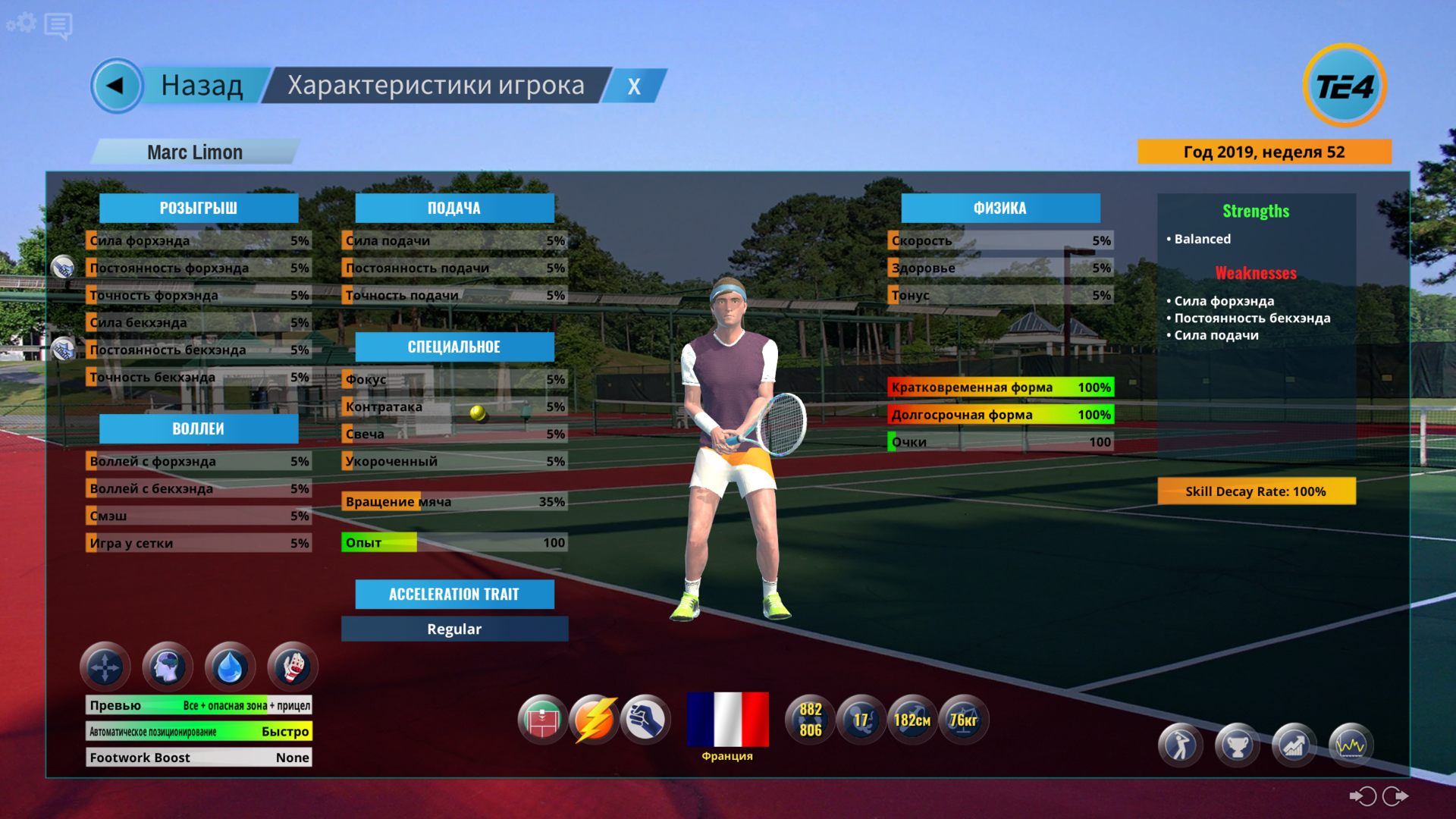Open the yellow line graph icon
The height and width of the screenshot is (819, 1456).
1351,746
